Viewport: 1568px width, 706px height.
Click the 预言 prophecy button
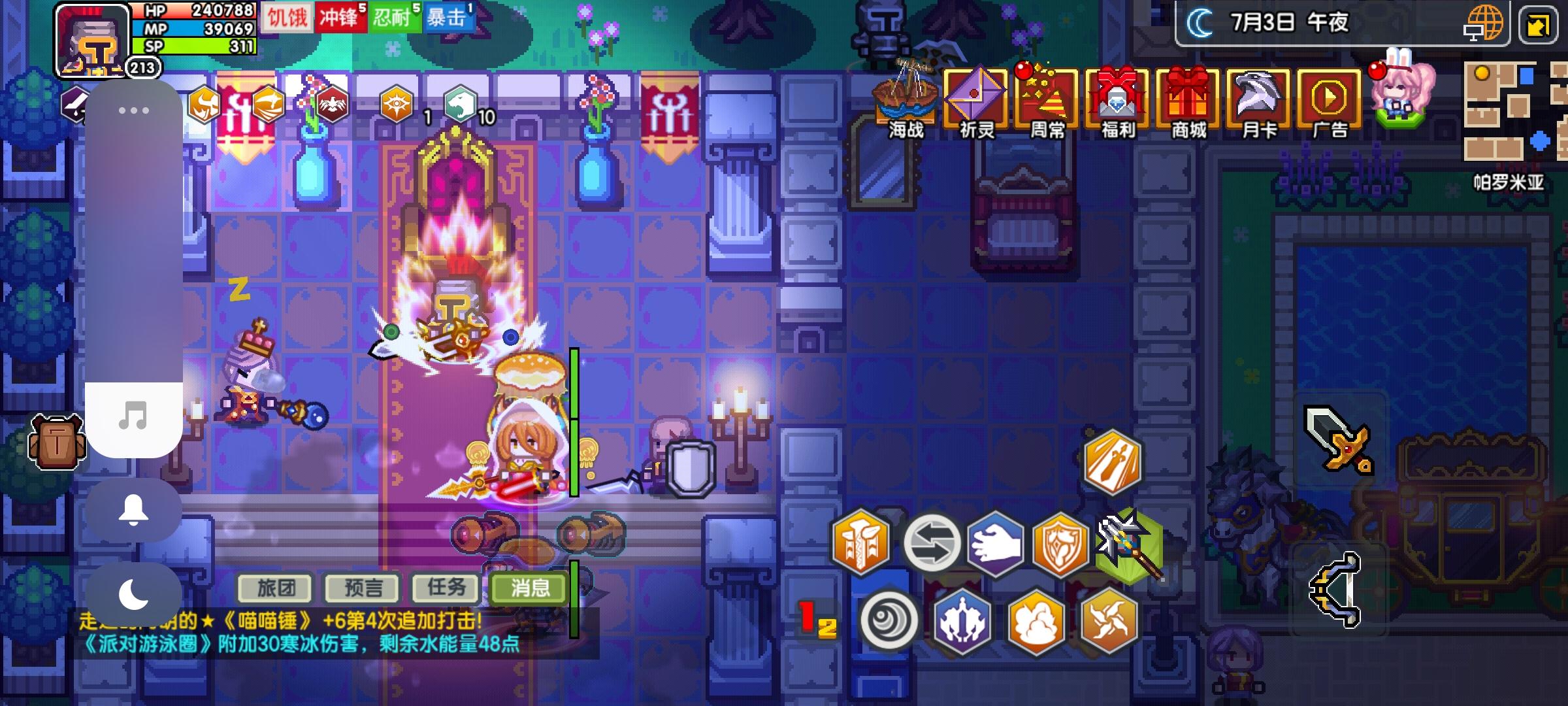pos(361,588)
